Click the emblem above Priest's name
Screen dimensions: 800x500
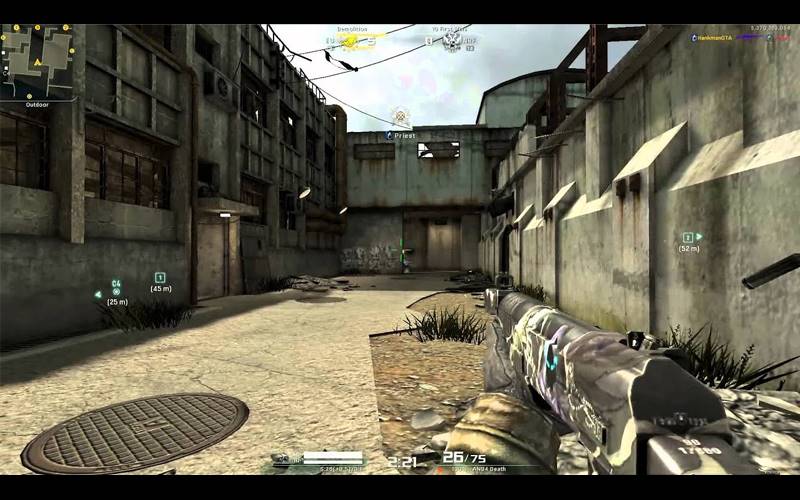401,116
